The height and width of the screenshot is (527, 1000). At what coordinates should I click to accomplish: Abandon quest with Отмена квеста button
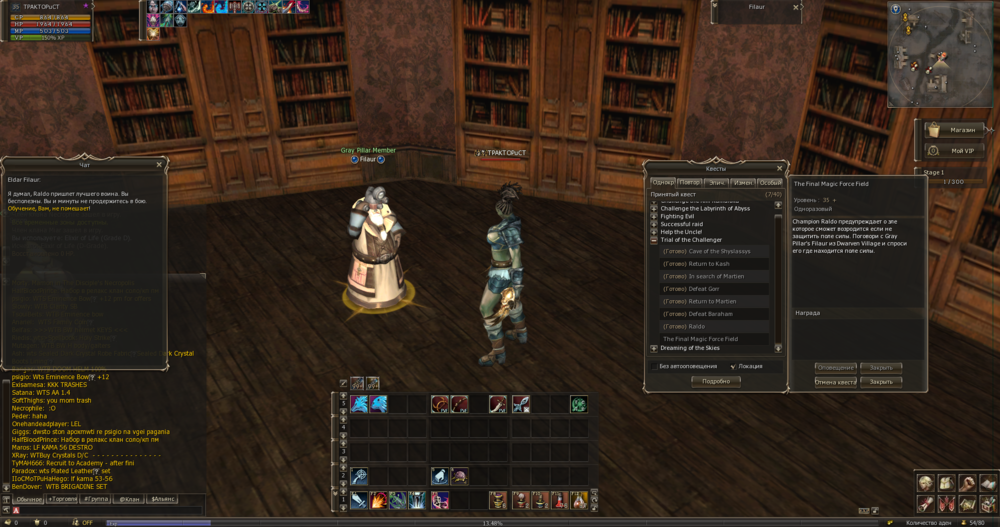[x=835, y=382]
